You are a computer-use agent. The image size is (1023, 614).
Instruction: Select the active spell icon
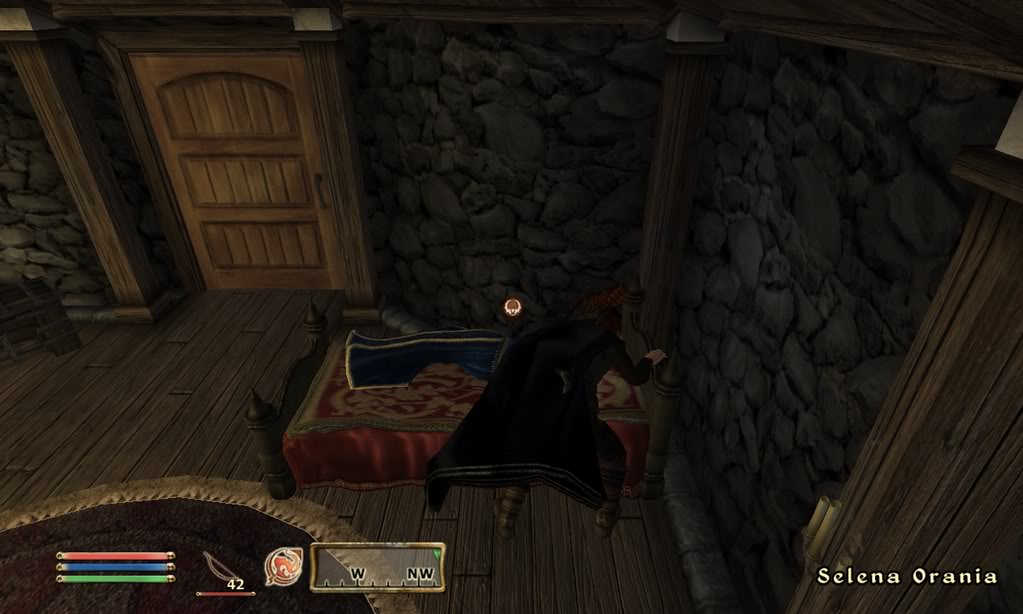click(x=283, y=567)
